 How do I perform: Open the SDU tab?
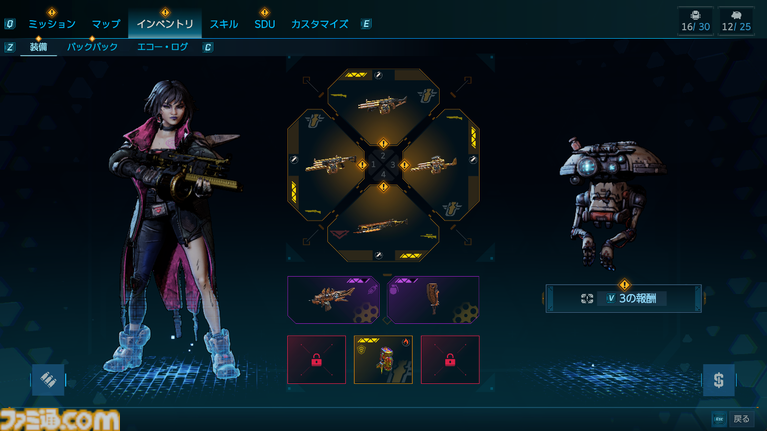(264, 23)
